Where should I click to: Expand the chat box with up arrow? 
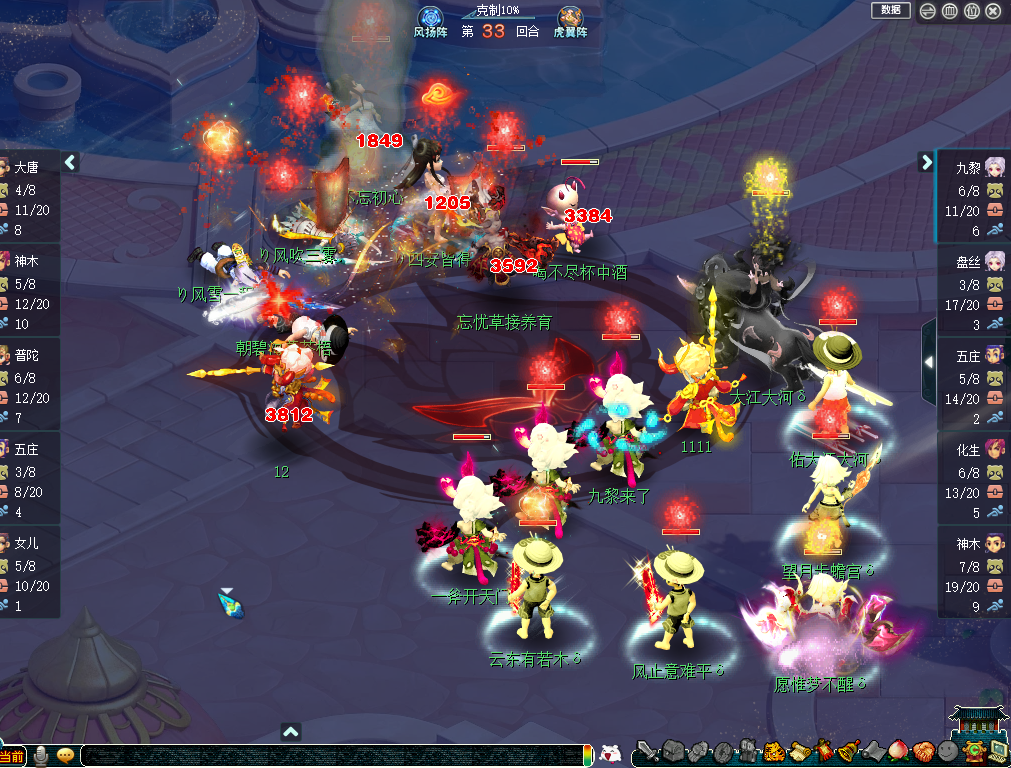click(x=291, y=732)
